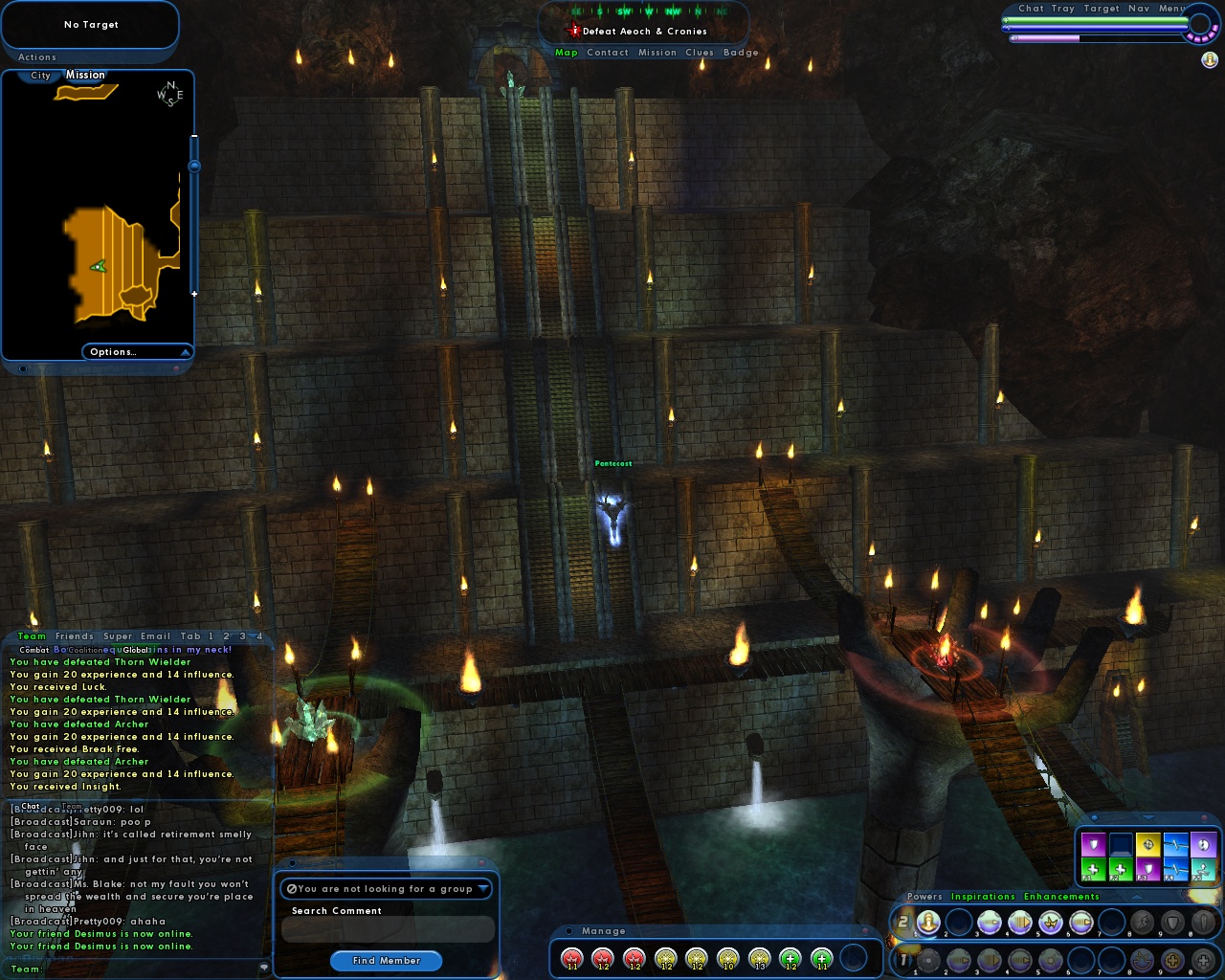The image size is (1225, 980).
Task: Open the Email window
Action: (x=155, y=636)
